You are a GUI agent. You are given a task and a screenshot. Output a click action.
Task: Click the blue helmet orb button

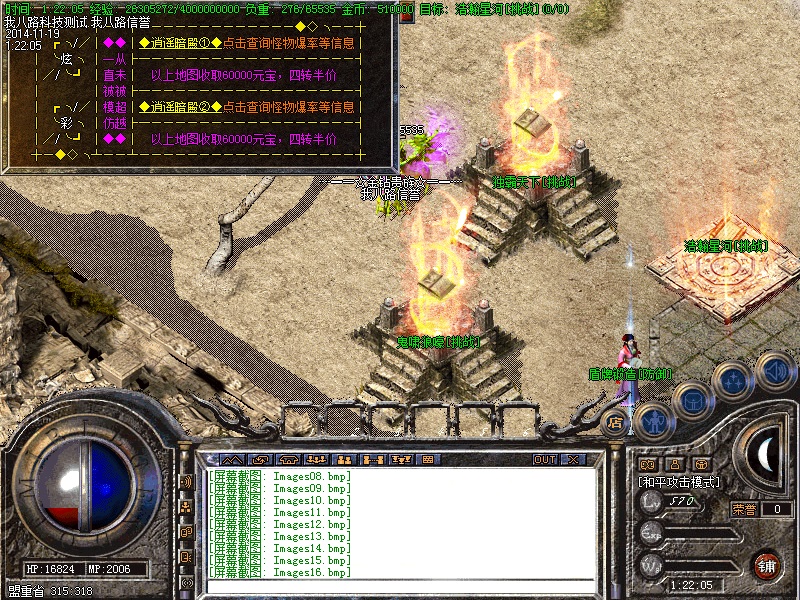click(x=693, y=400)
